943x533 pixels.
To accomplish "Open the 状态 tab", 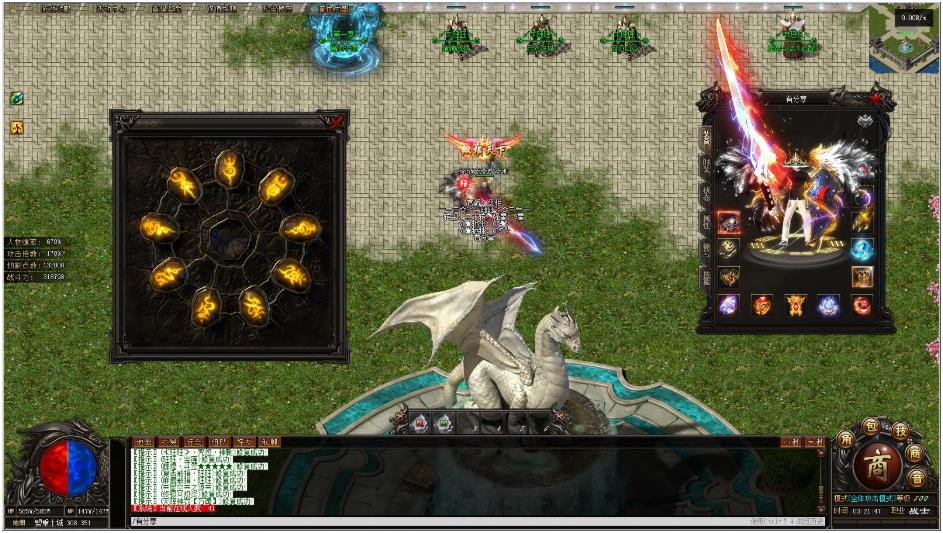I will [x=705, y=194].
